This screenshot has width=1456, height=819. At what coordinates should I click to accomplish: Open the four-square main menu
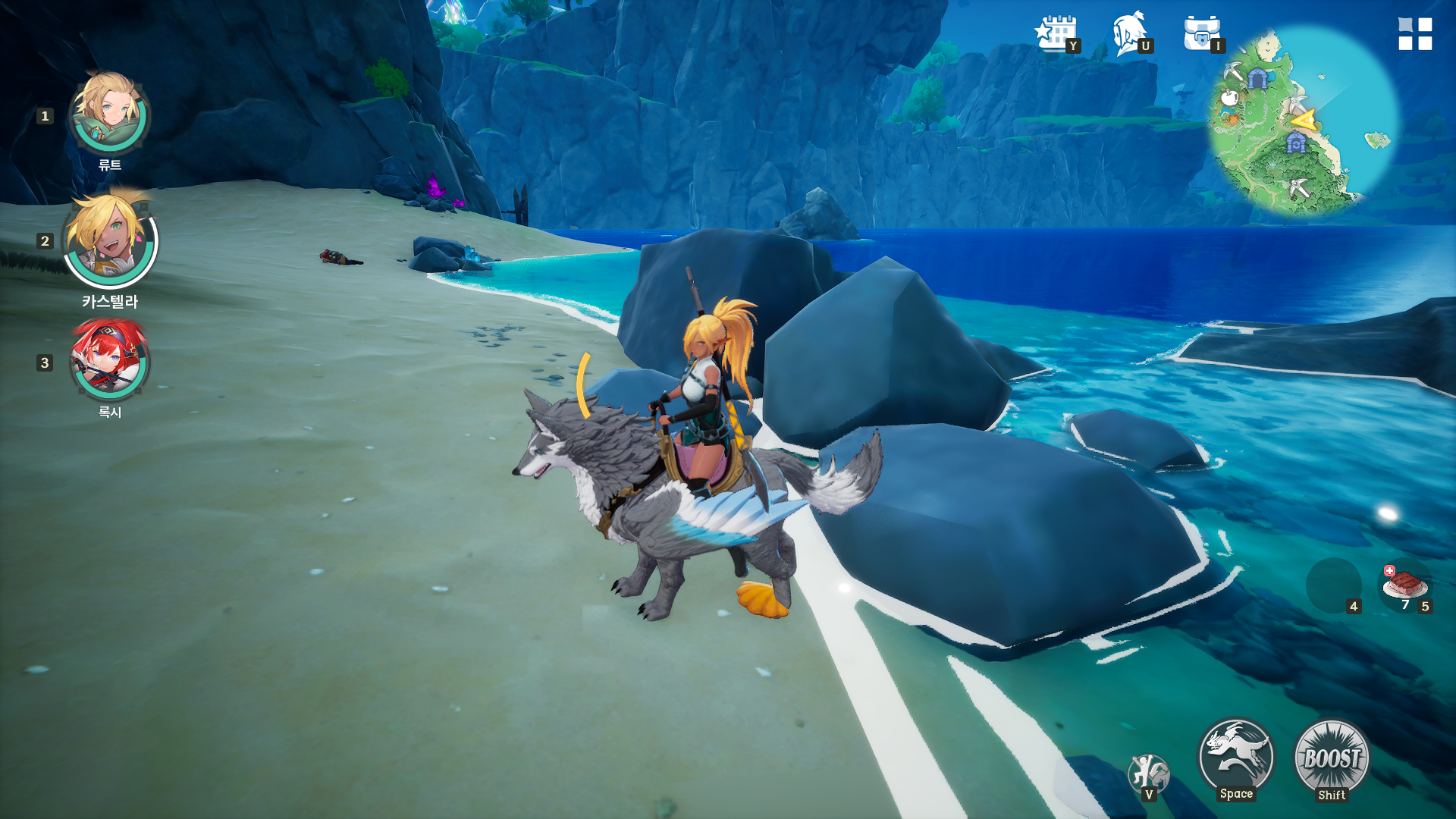[1415, 34]
